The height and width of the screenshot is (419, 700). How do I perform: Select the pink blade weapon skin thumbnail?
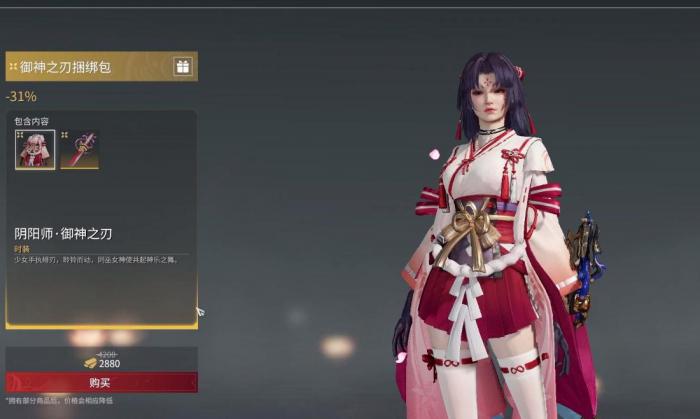79,149
